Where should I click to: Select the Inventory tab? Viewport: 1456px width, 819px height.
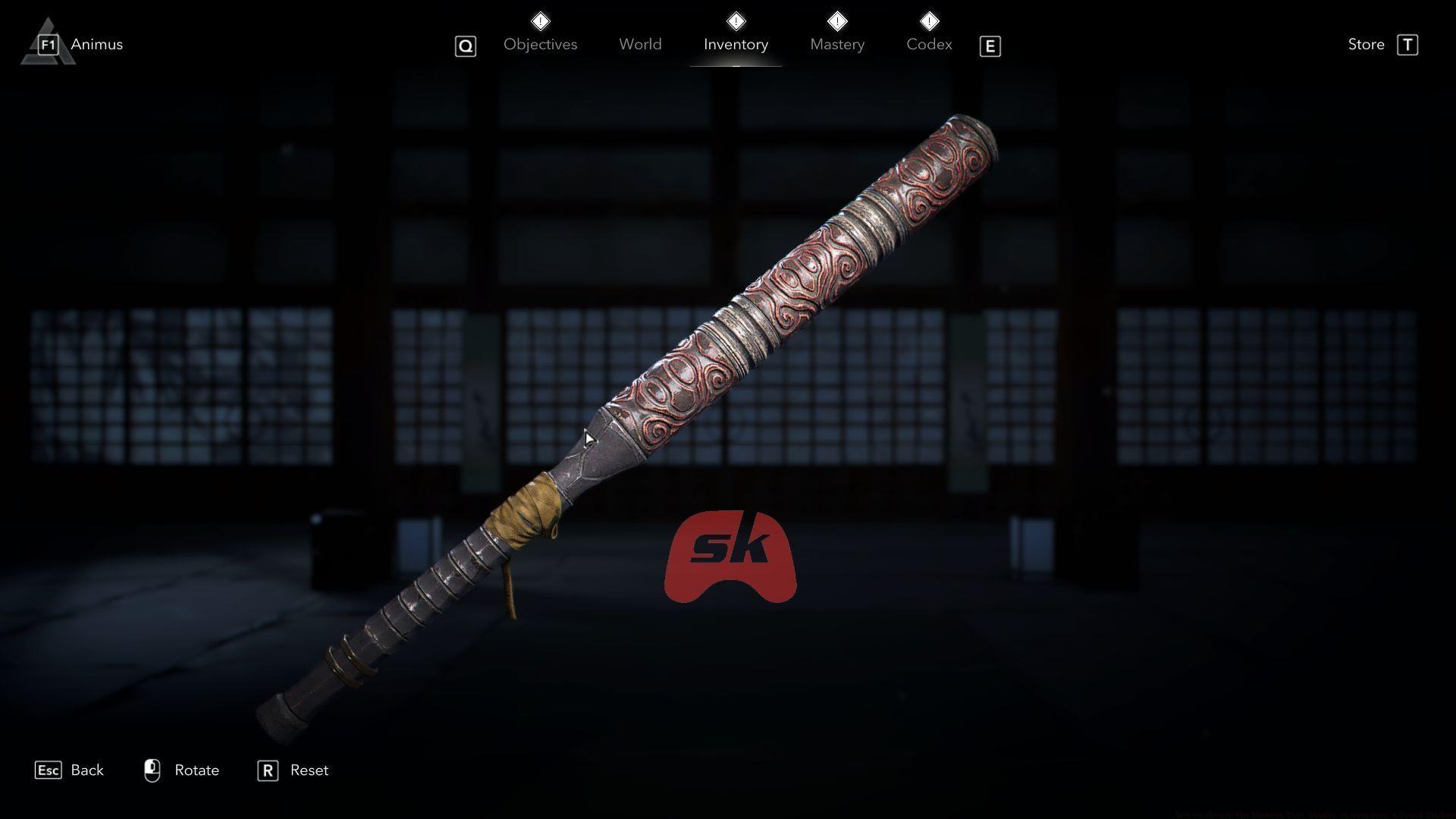(x=736, y=44)
